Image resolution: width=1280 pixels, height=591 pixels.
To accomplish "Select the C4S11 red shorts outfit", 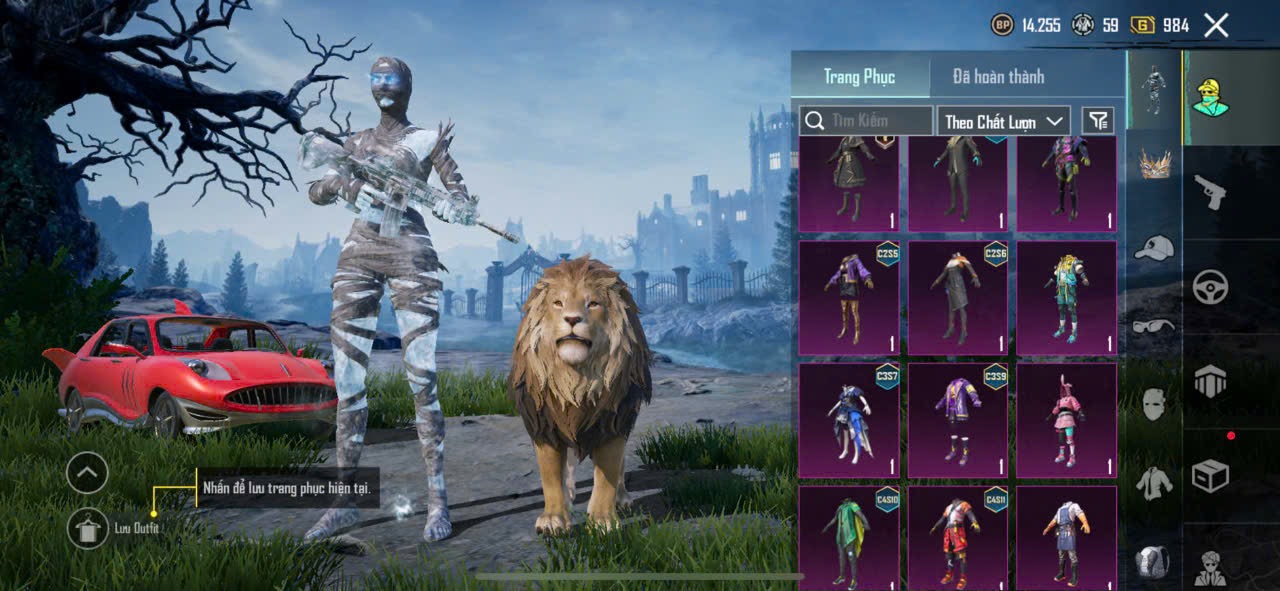I will [x=957, y=538].
